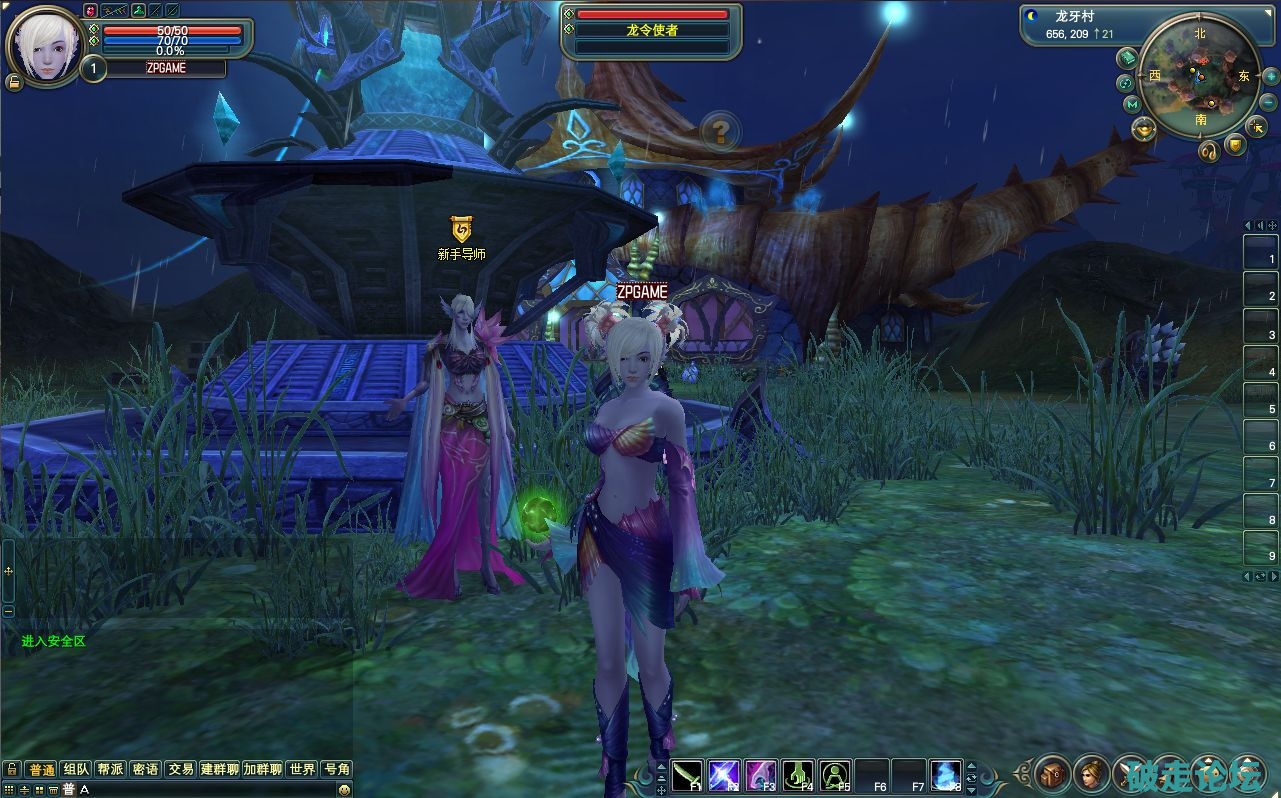This screenshot has height=798, width=1281.
Task: Click your player portrait
Action: [x=46, y=47]
